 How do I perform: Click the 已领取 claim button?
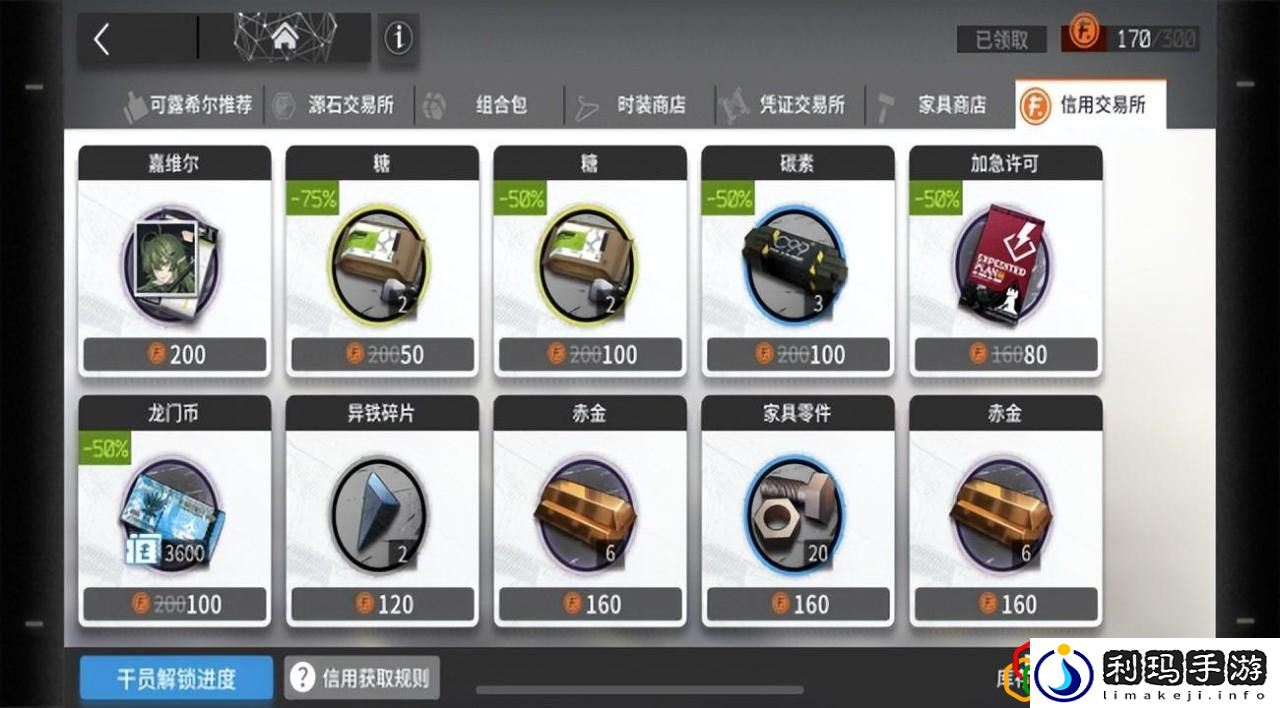1001,39
